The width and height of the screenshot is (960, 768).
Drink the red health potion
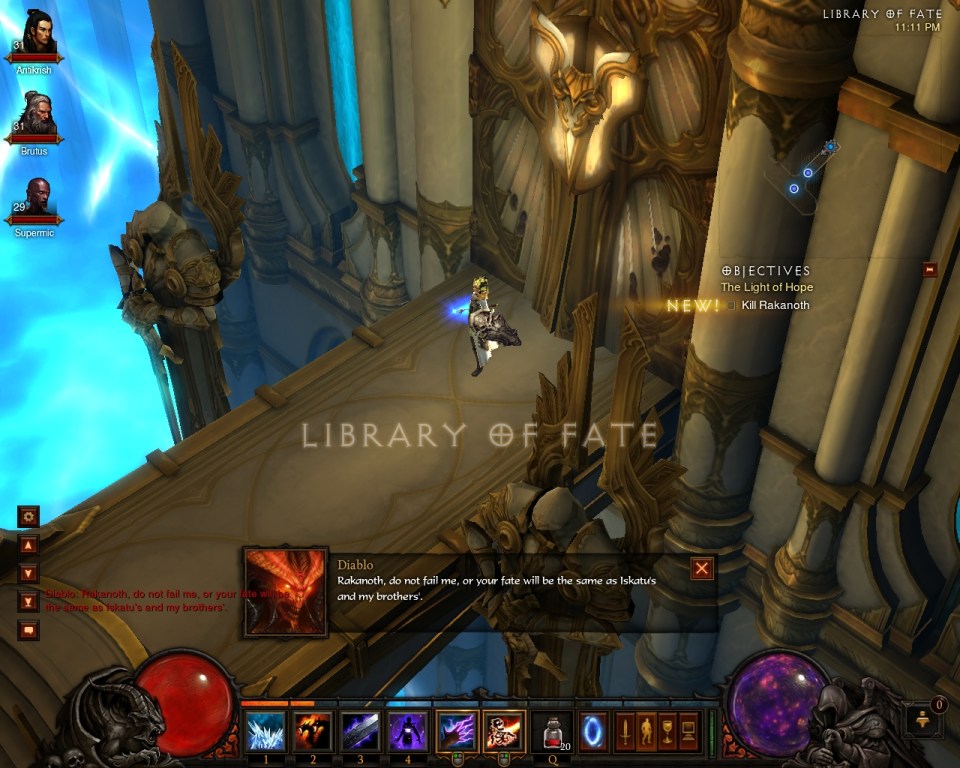click(551, 731)
